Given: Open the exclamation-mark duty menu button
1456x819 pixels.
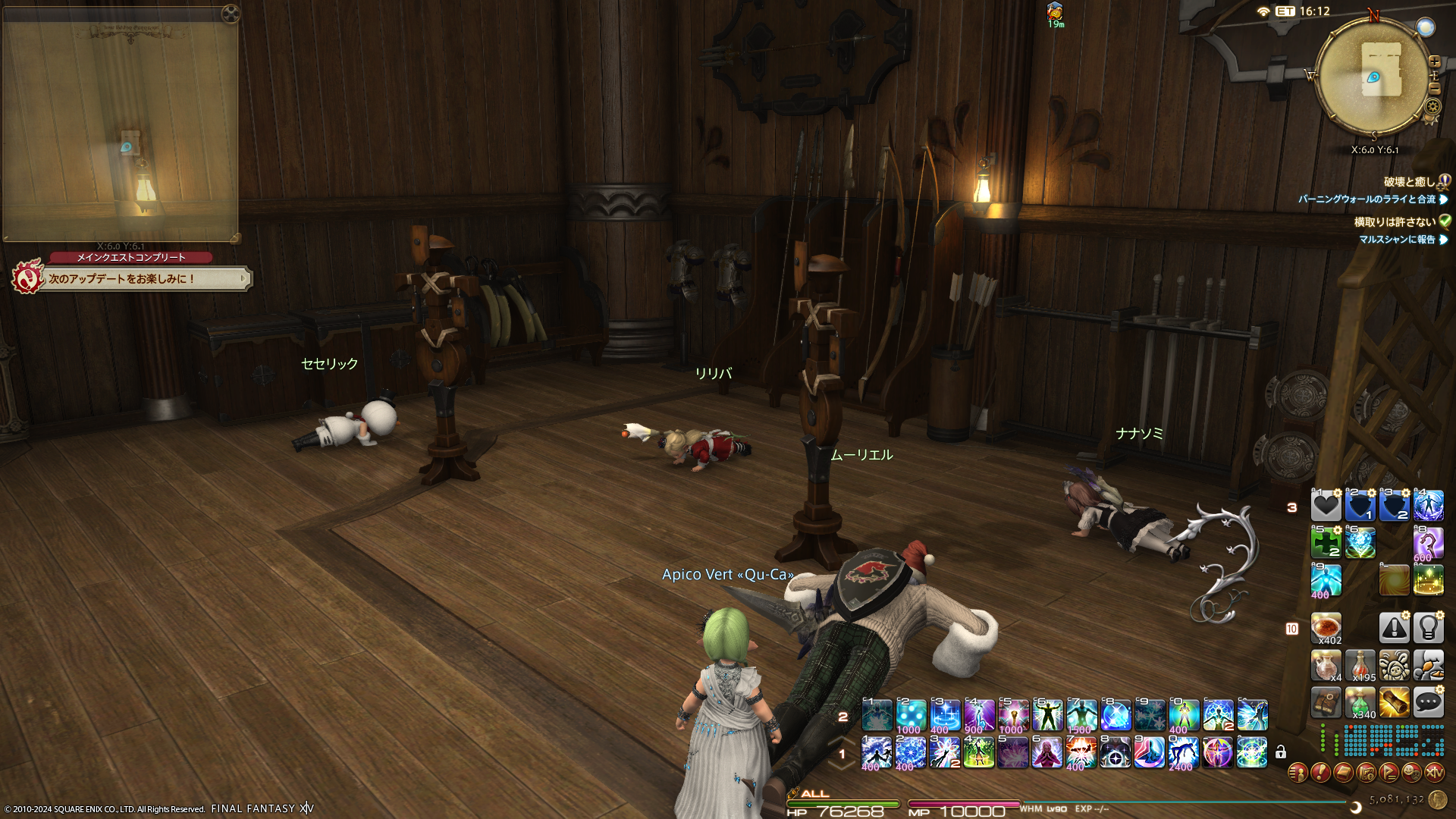Looking at the screenshot, I should pyautogui.click(x=1320, y=772).
